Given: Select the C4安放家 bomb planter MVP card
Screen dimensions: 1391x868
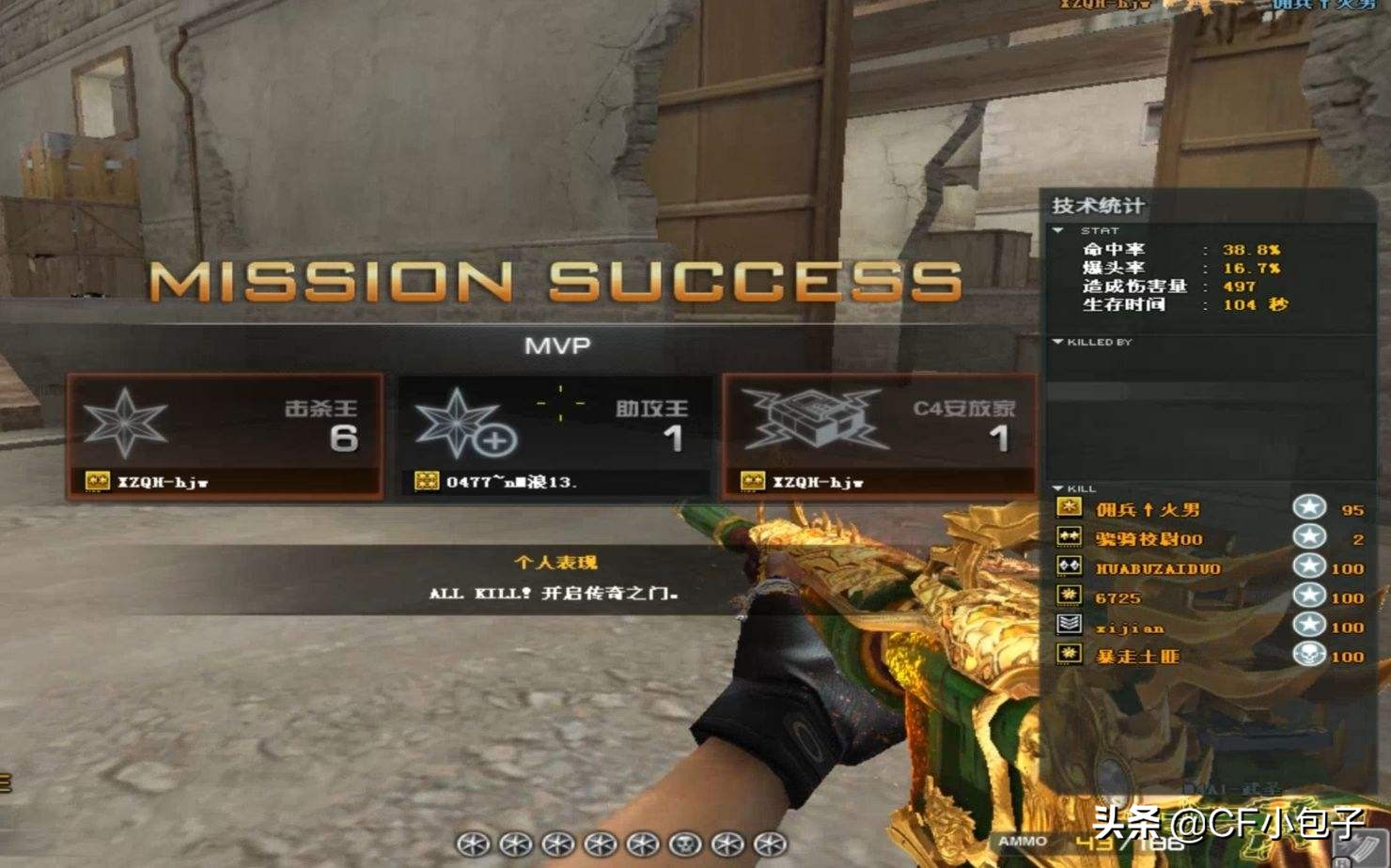Looking at the screenshot, I should [880, 435].
